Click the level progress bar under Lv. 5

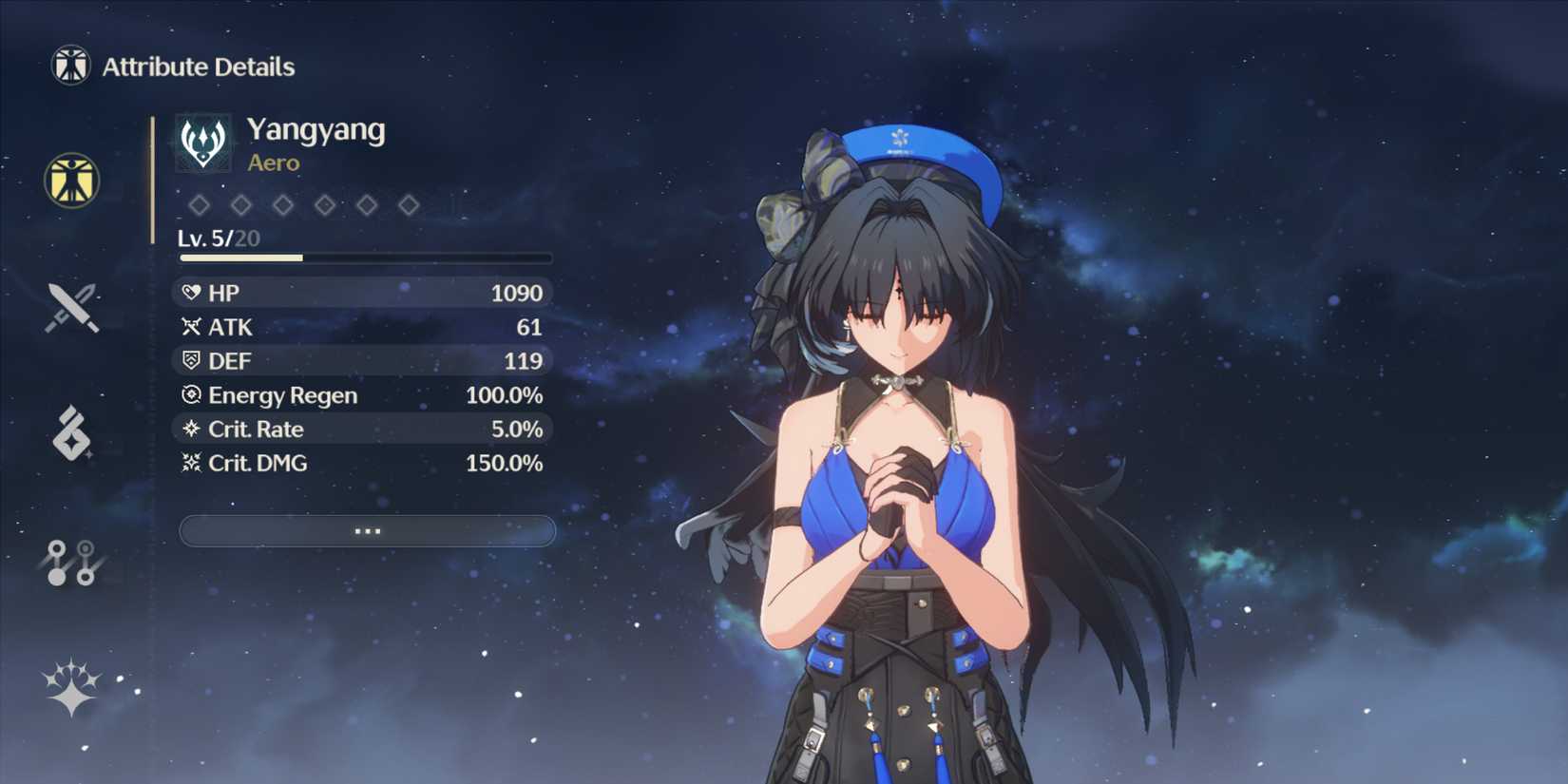pos(366,258)
